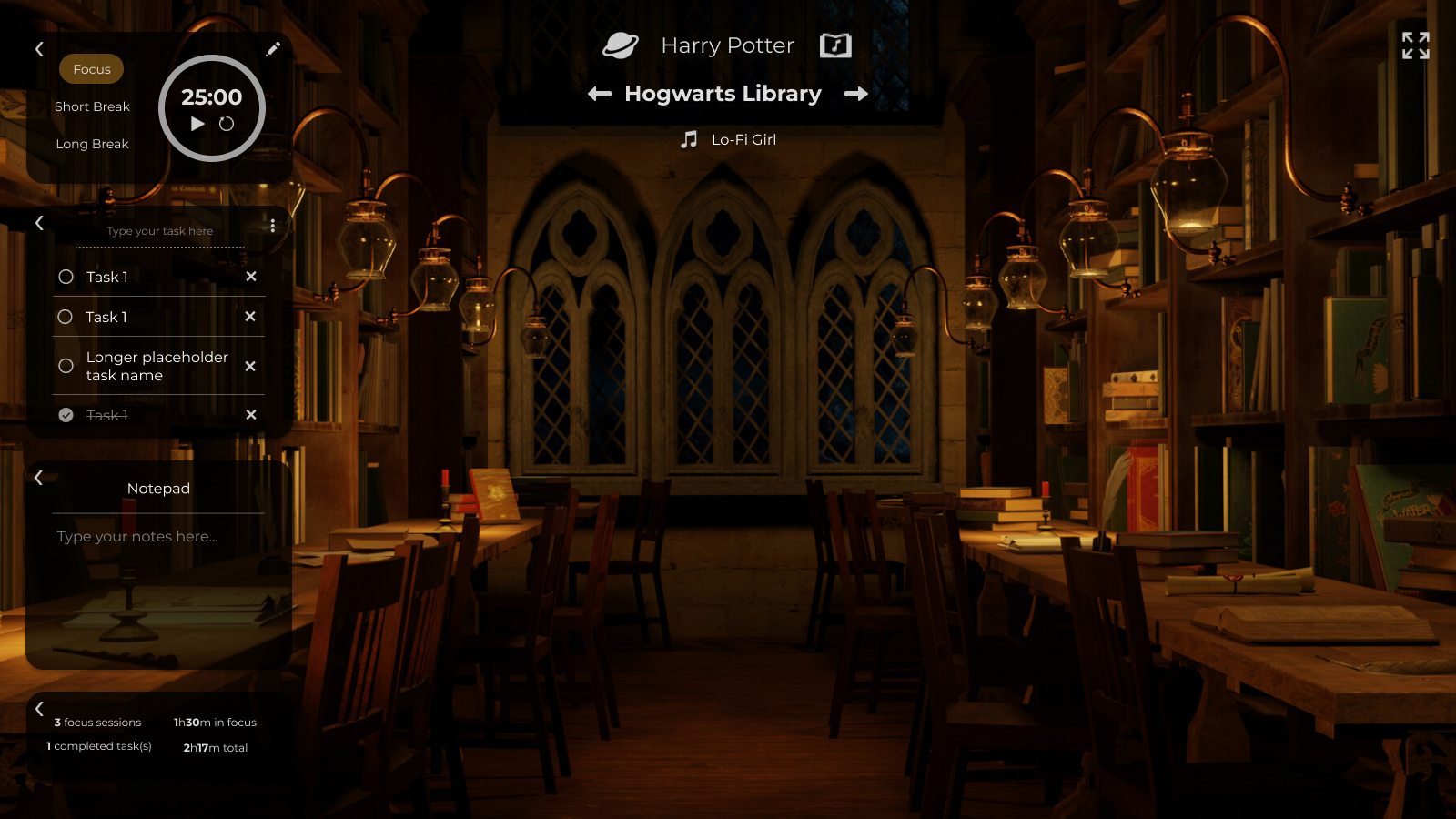1456x819 pixels.
Task: Collapse the focus statistics panel
Action: 39,708
